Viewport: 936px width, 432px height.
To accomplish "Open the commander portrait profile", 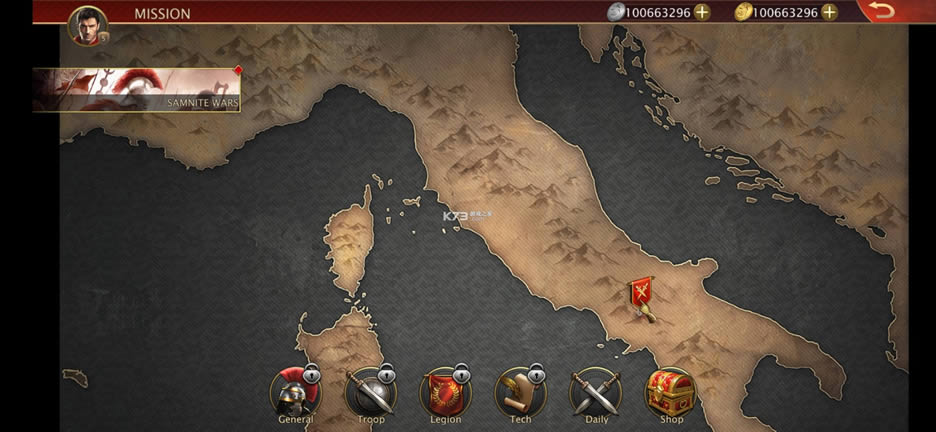I will pyautogui.click(x=87, y=25).
